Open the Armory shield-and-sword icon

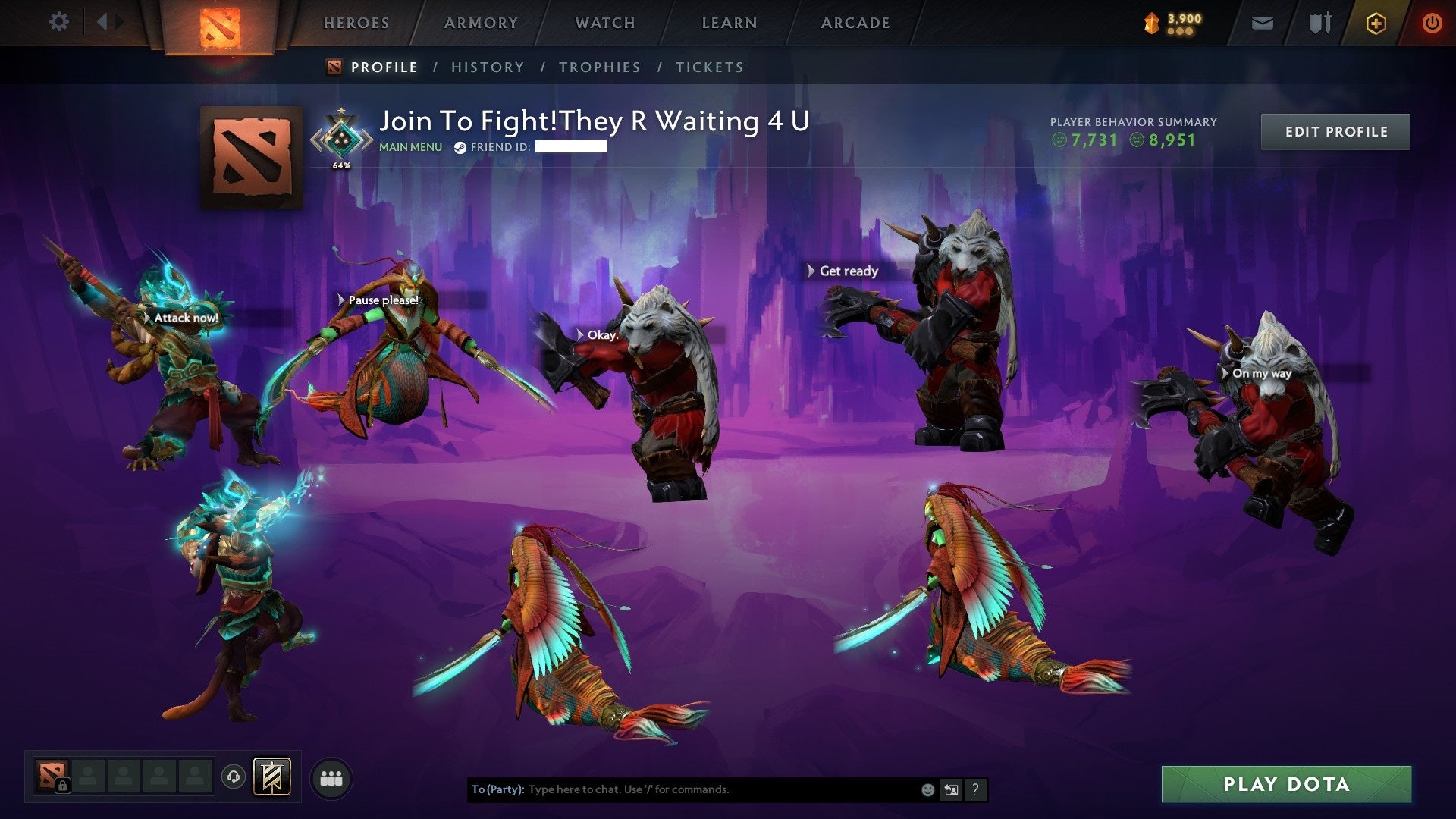pos(1319,22)
